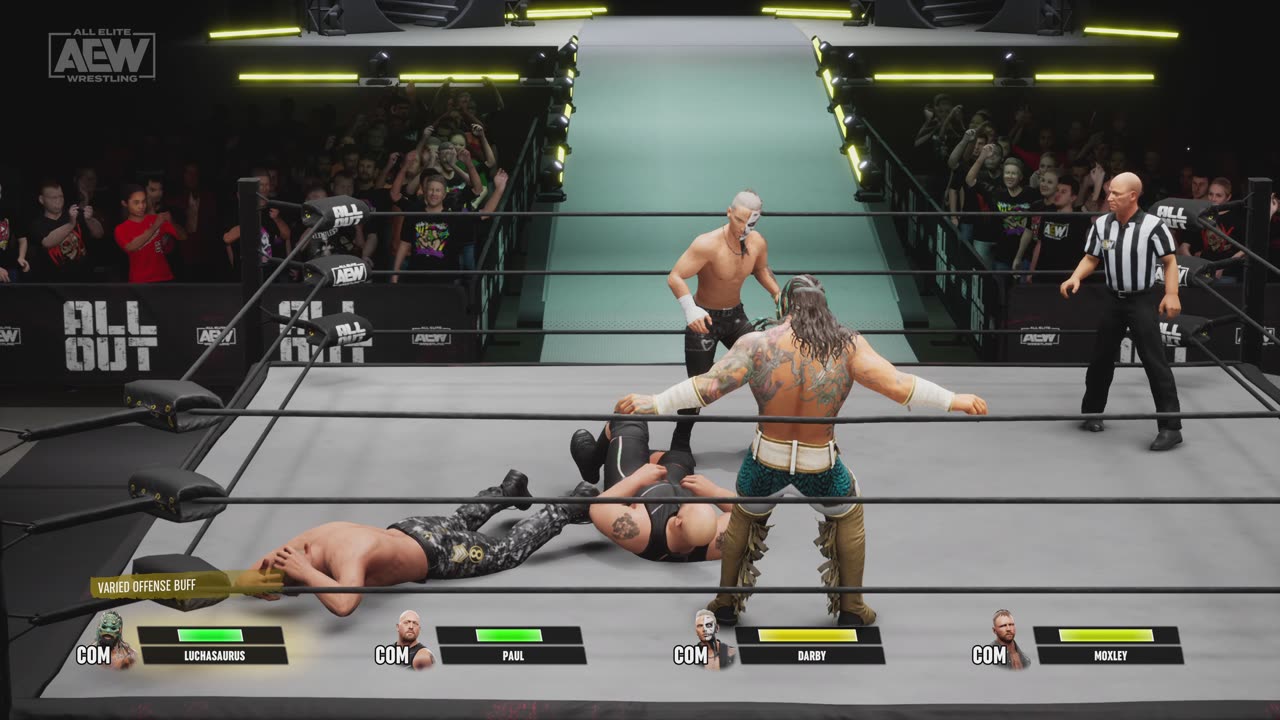Click the AEW logo watermark
Screen dimensions: 1280x720
102,55
